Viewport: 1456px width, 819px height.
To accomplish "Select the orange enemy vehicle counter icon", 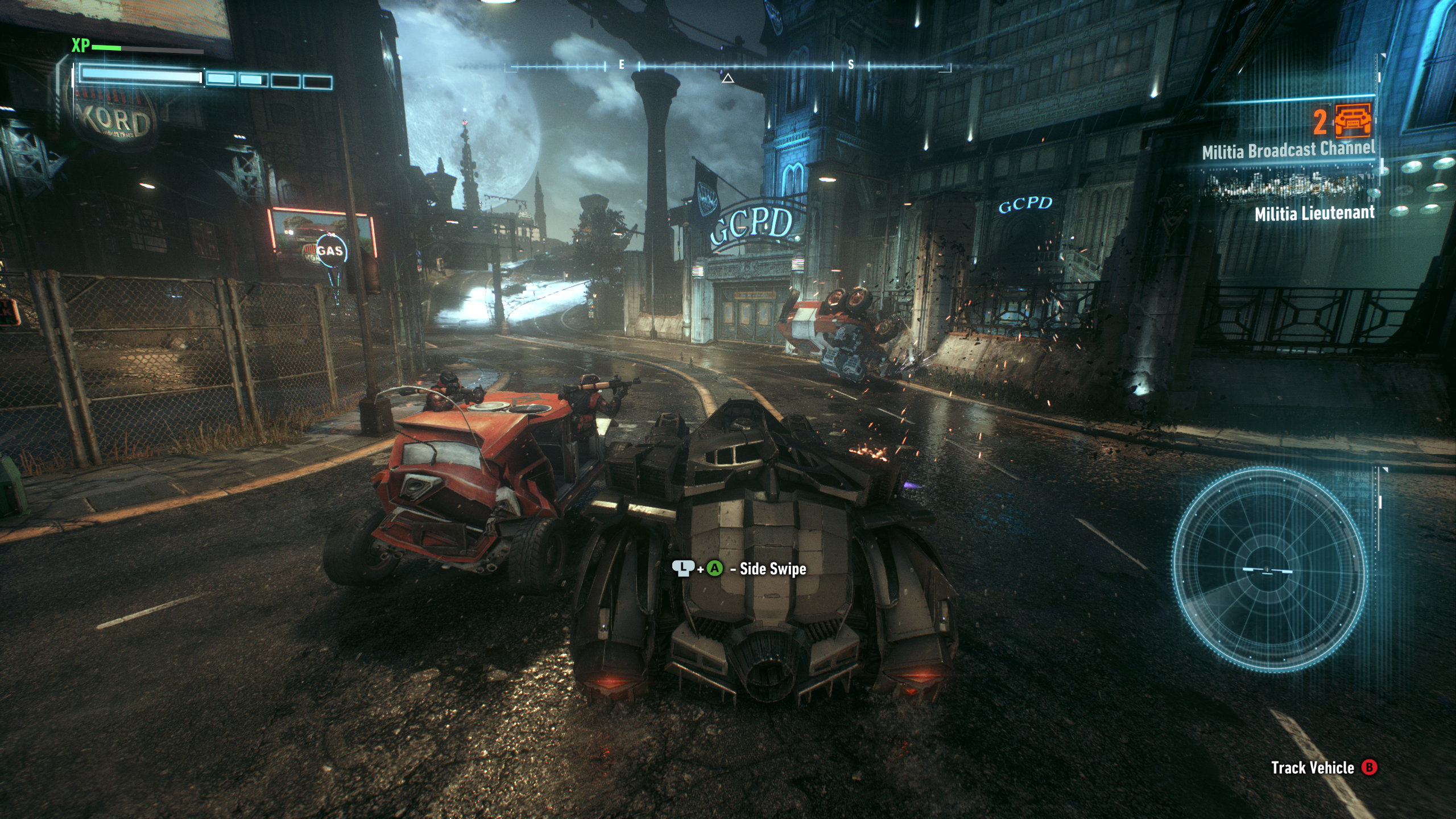I will tap(1352, 121).
